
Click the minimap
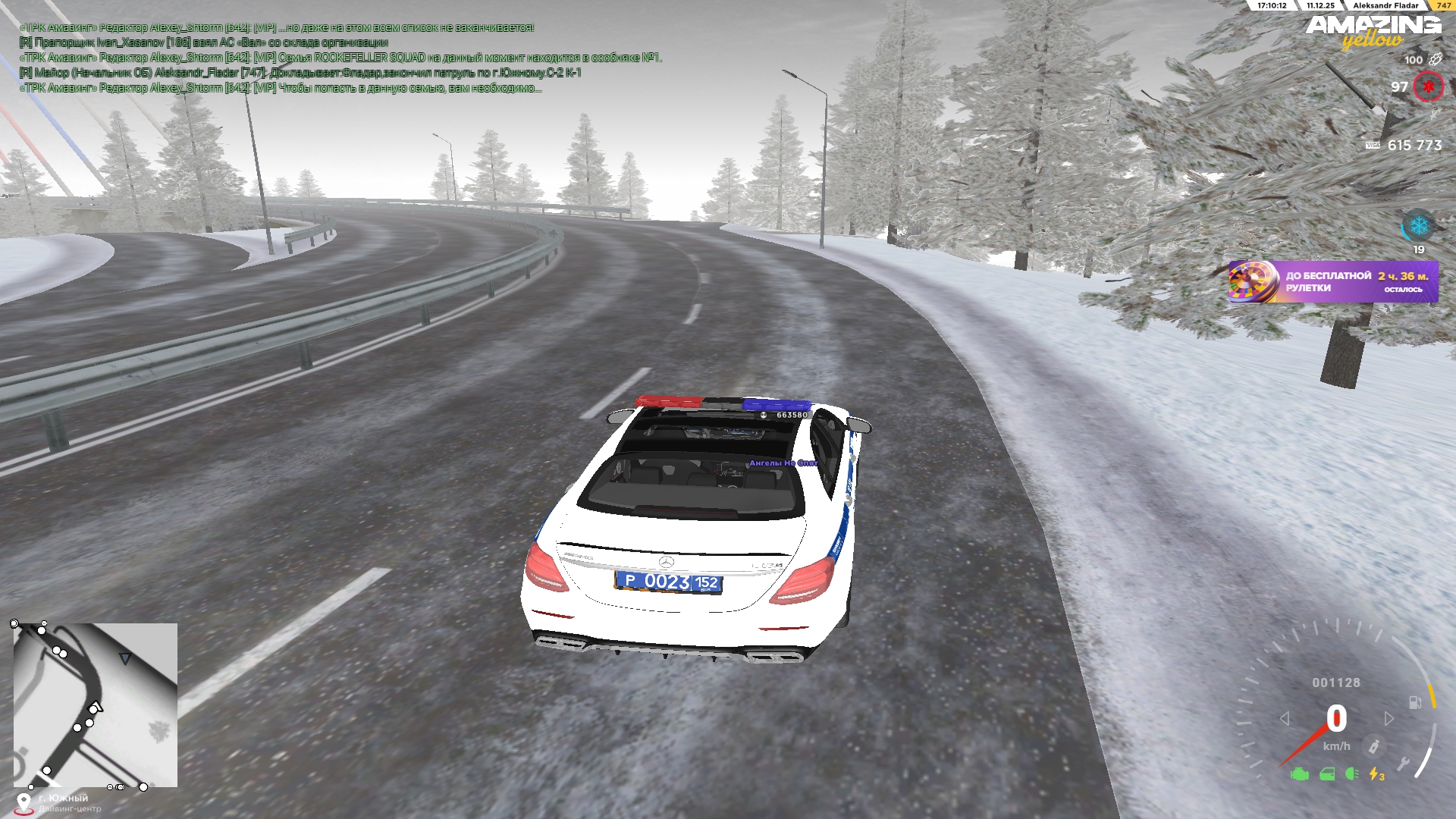(x=96, y=704)
